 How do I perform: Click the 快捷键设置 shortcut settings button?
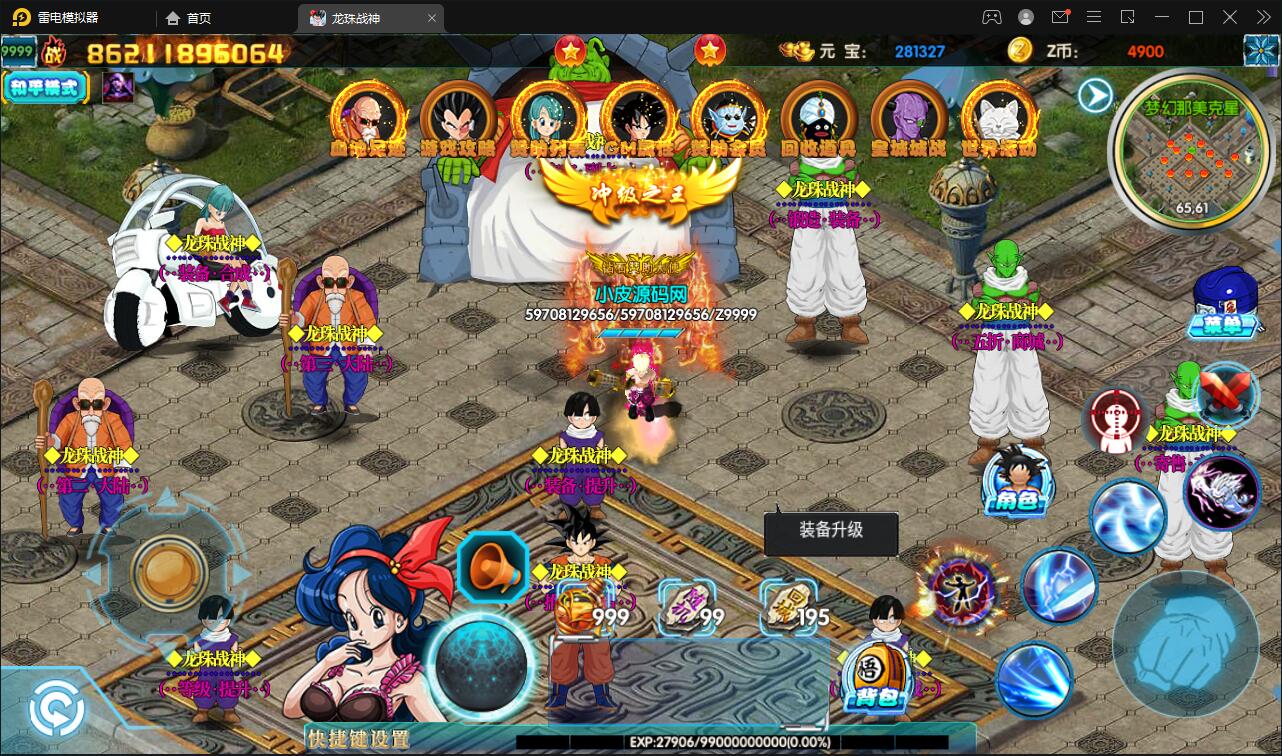(360, 738)
